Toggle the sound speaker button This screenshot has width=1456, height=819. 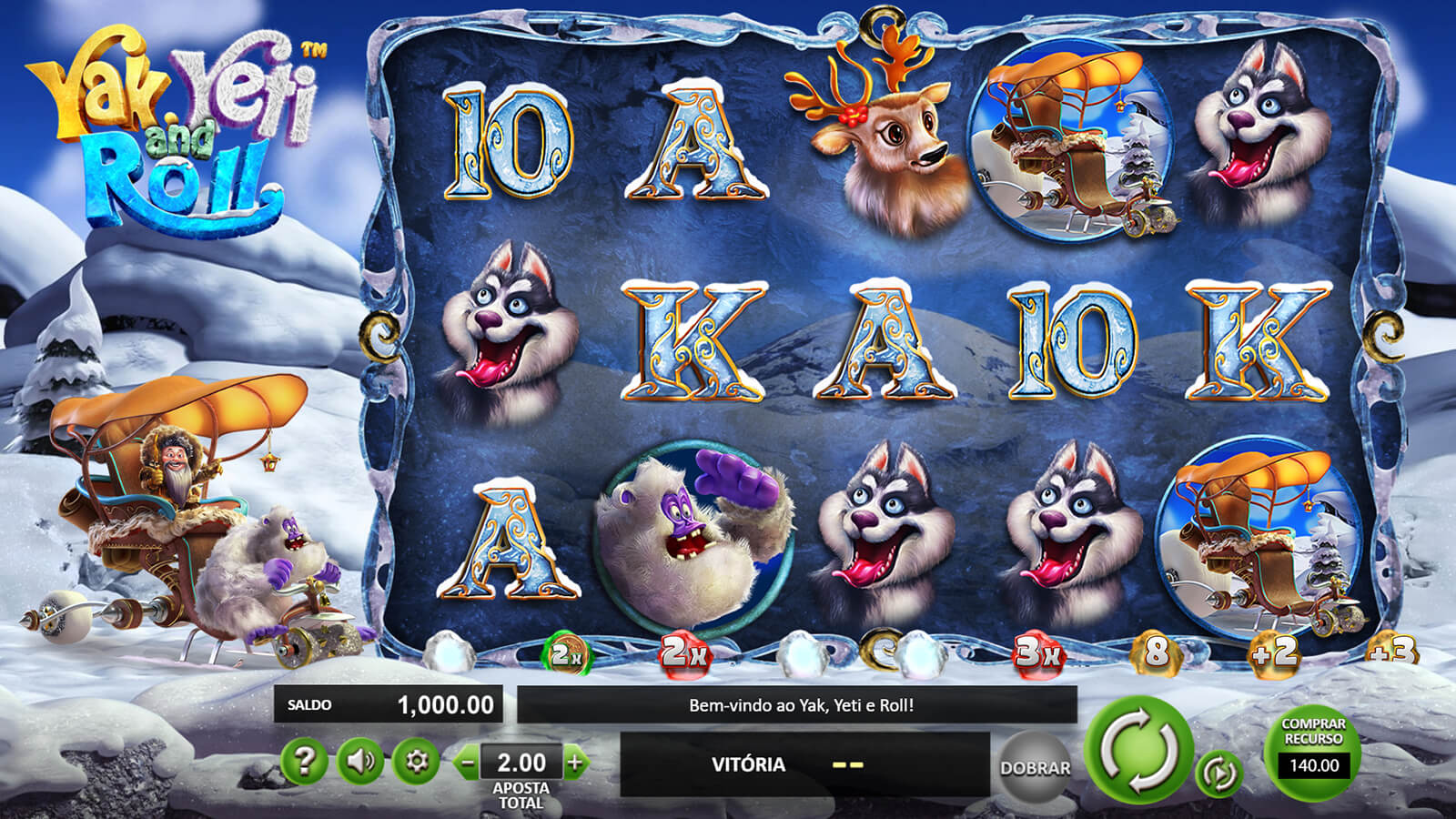click(x=360, y=761)
